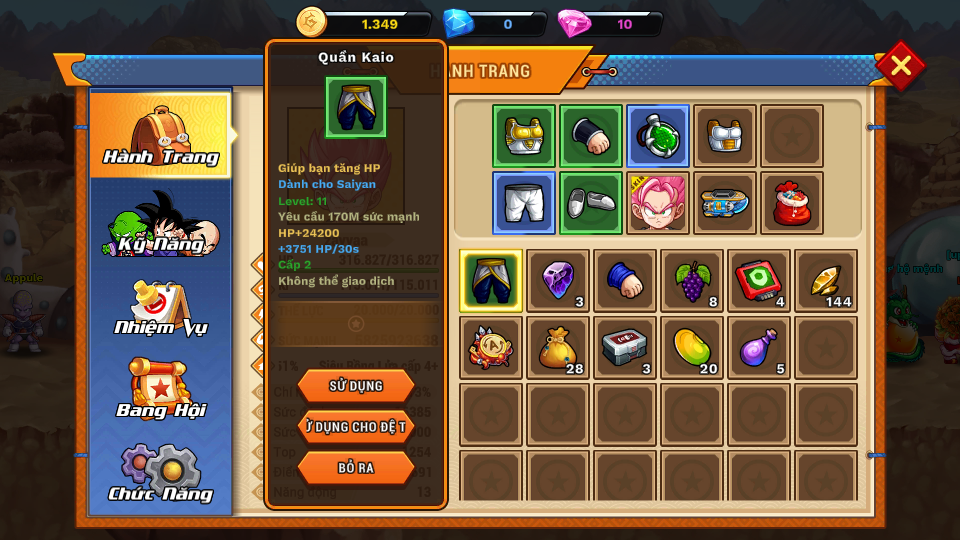Image resolution: width=960 pixels, height=540 pixels.
Task: Select the gold money bag slot
Action: point(558,347)
